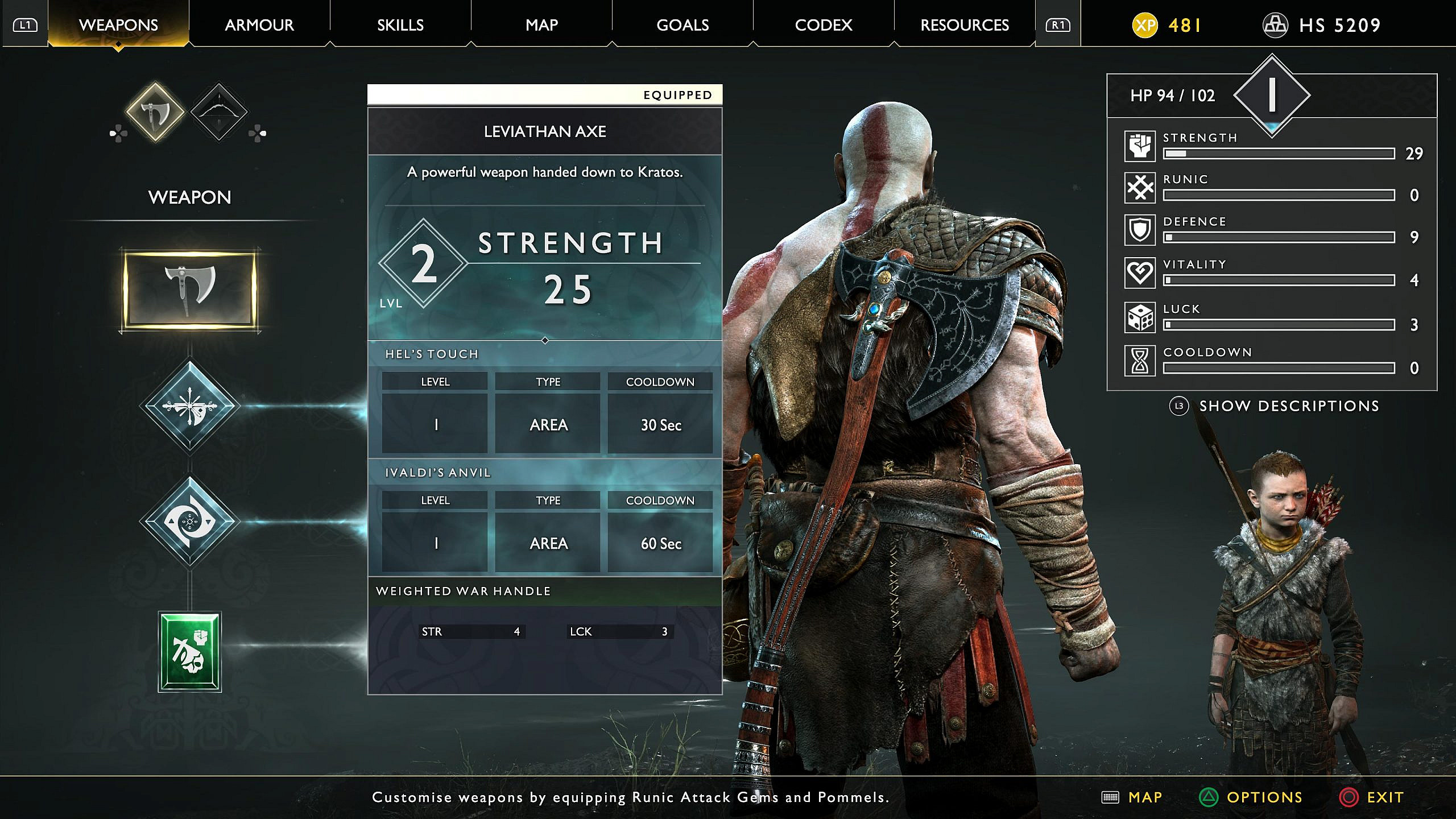Go to the Map tab
Screen dimensions: 1456x819
tap(541, 25)
